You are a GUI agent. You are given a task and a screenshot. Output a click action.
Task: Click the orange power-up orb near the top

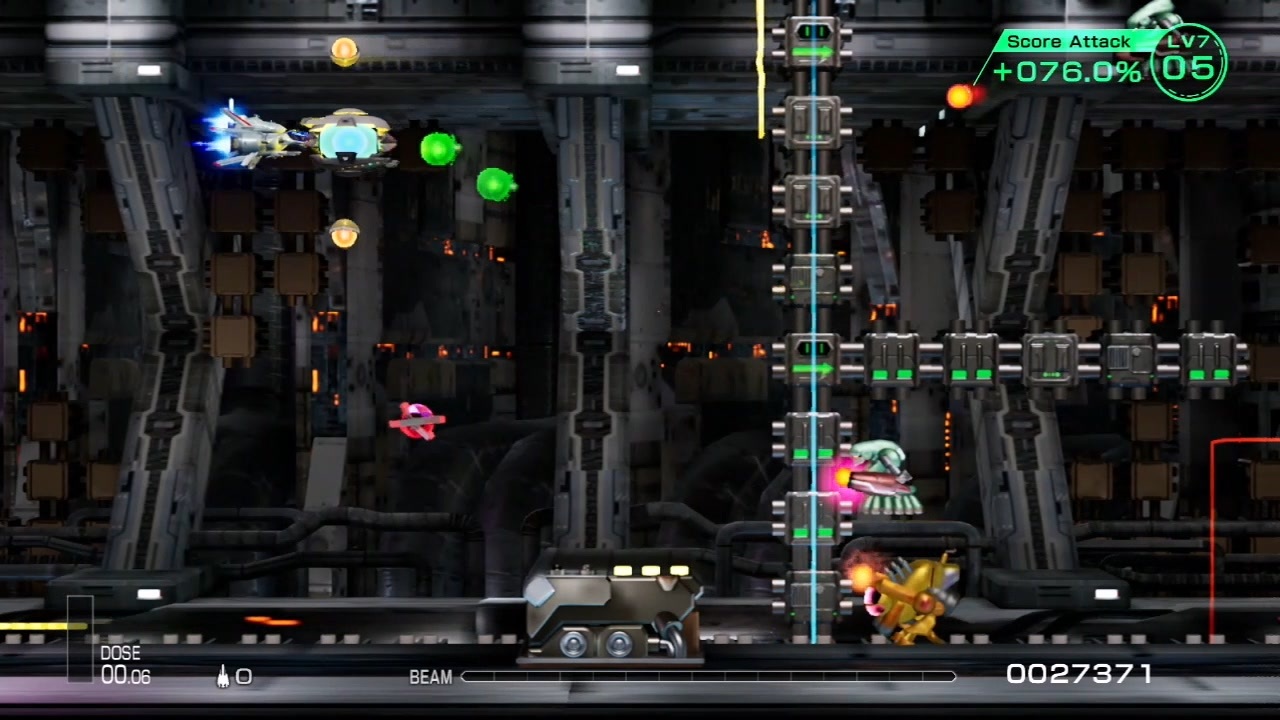coord(345,50)
